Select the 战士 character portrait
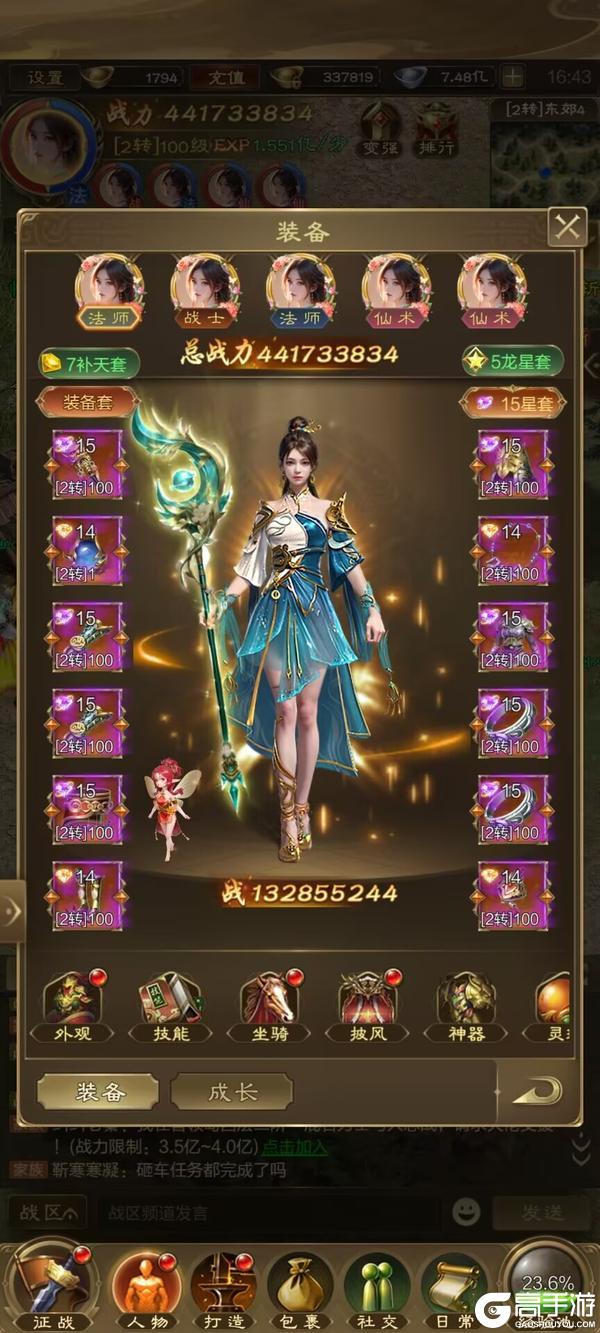Image resolution: width=600 pixels, height=1333 pixels. coord(205,290)
